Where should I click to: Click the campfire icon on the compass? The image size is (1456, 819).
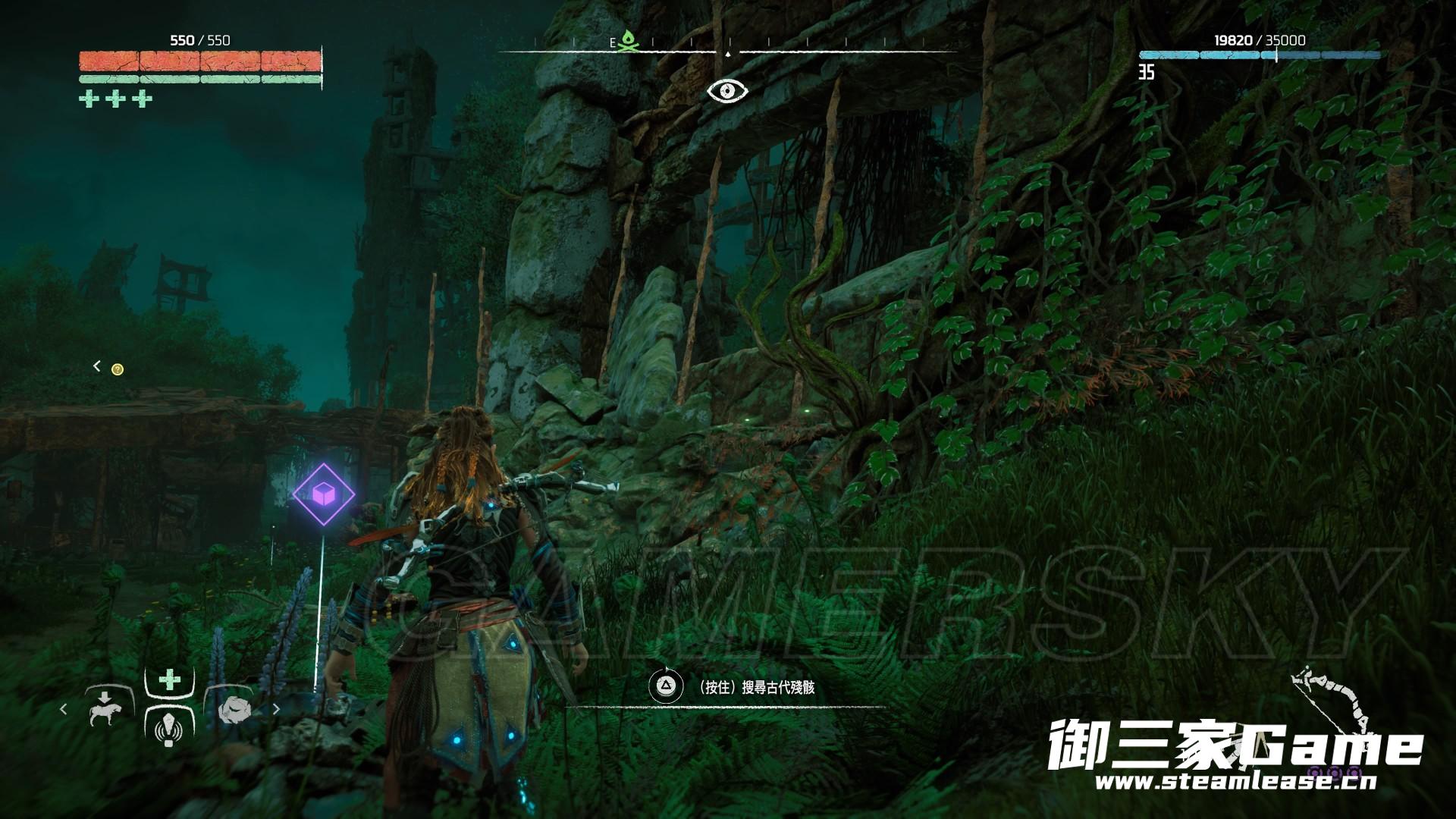[626, 42]
